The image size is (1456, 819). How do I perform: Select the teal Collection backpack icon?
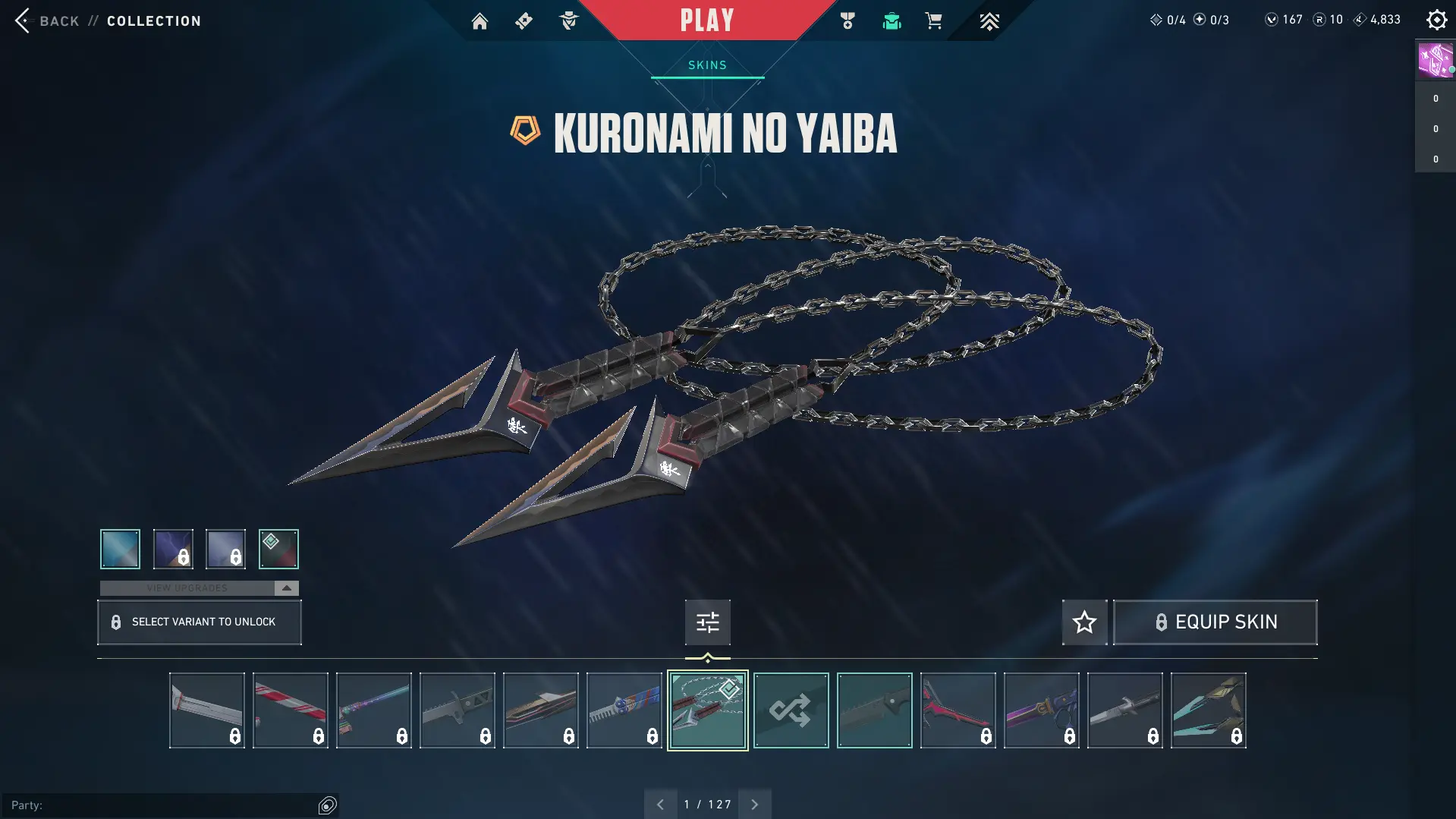892,20
